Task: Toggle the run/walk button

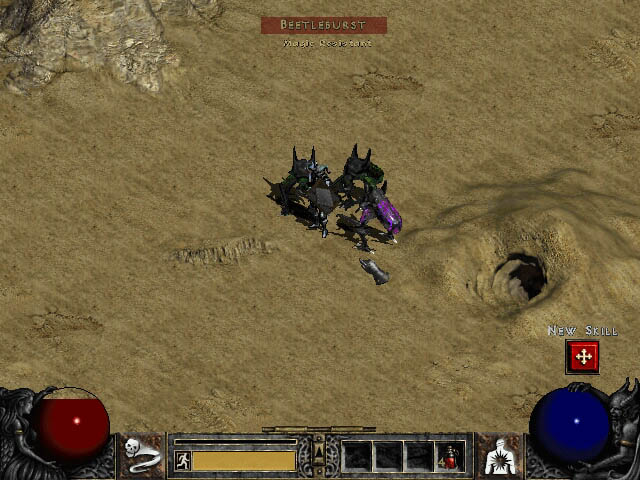Action: (182, 460)
